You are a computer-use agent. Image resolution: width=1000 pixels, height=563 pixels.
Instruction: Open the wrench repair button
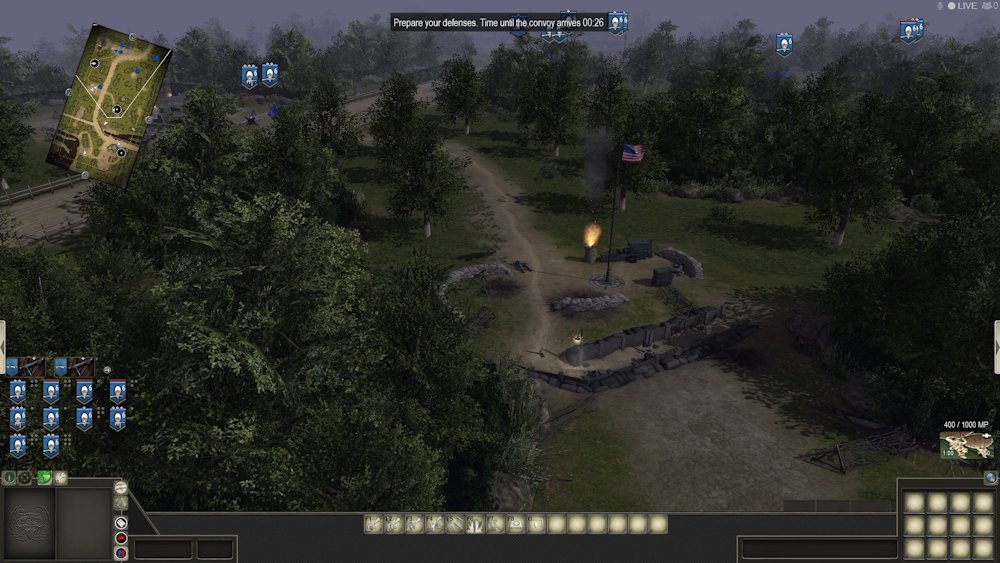[x=61, y=478]
